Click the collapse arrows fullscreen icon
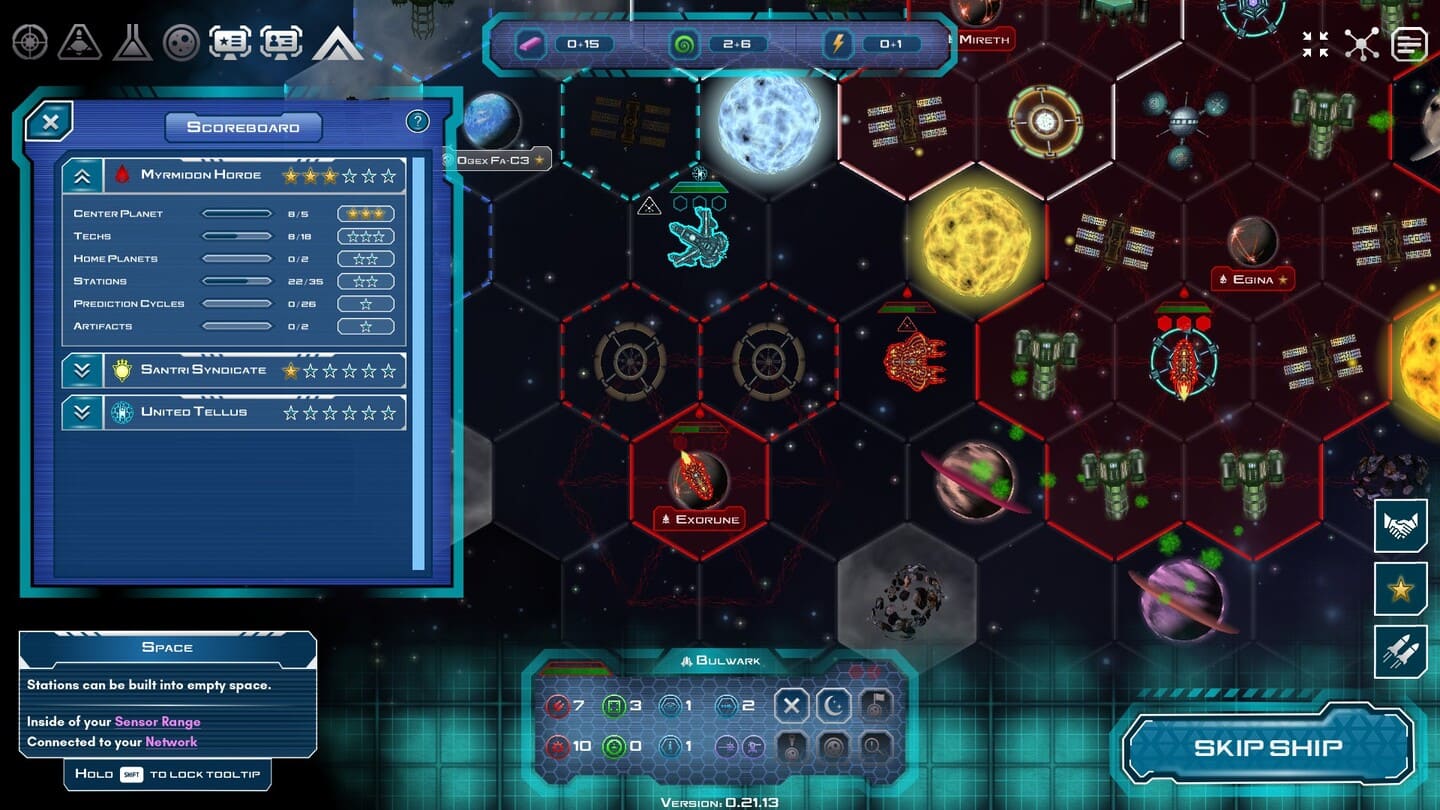 (x=1315, y=44)
